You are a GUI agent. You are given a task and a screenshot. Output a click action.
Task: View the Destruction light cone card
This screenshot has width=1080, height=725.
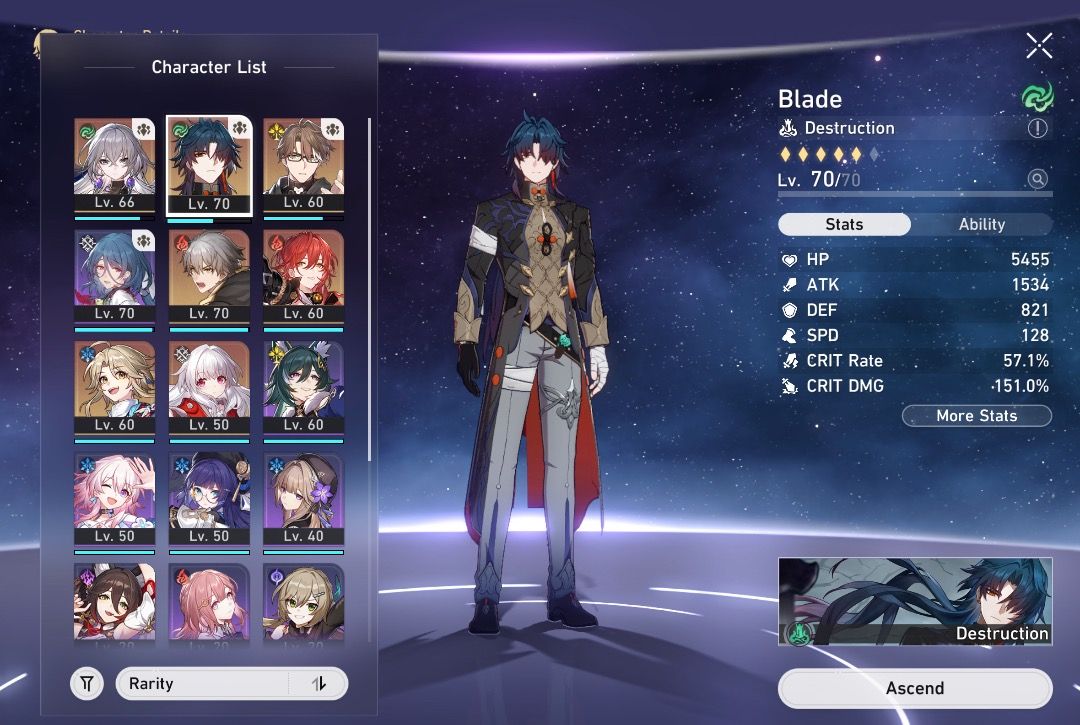pos(914,602)
